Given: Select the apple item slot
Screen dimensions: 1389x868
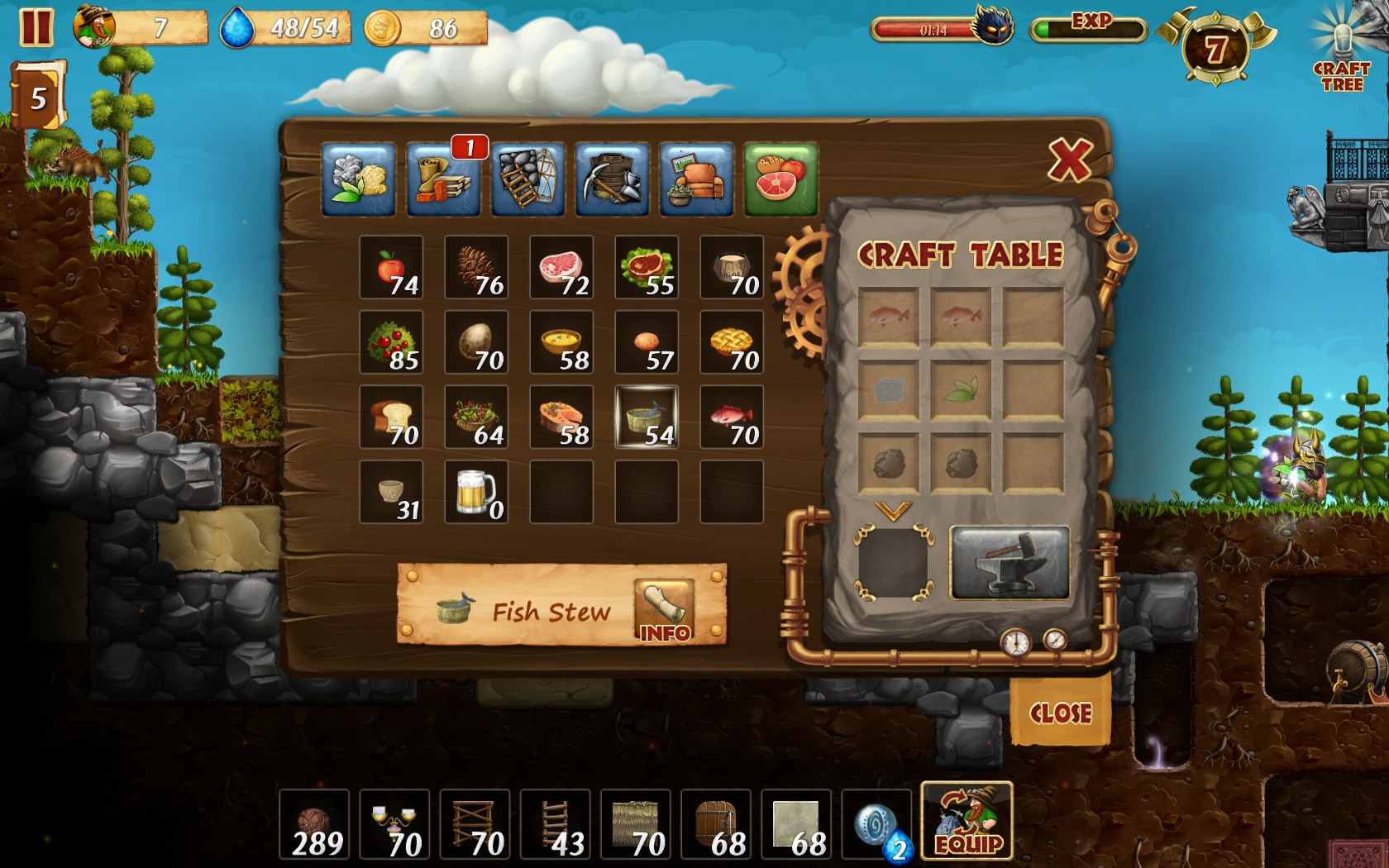Looking at the screenshot, I should pyautogui.click(x=391, y=267).
